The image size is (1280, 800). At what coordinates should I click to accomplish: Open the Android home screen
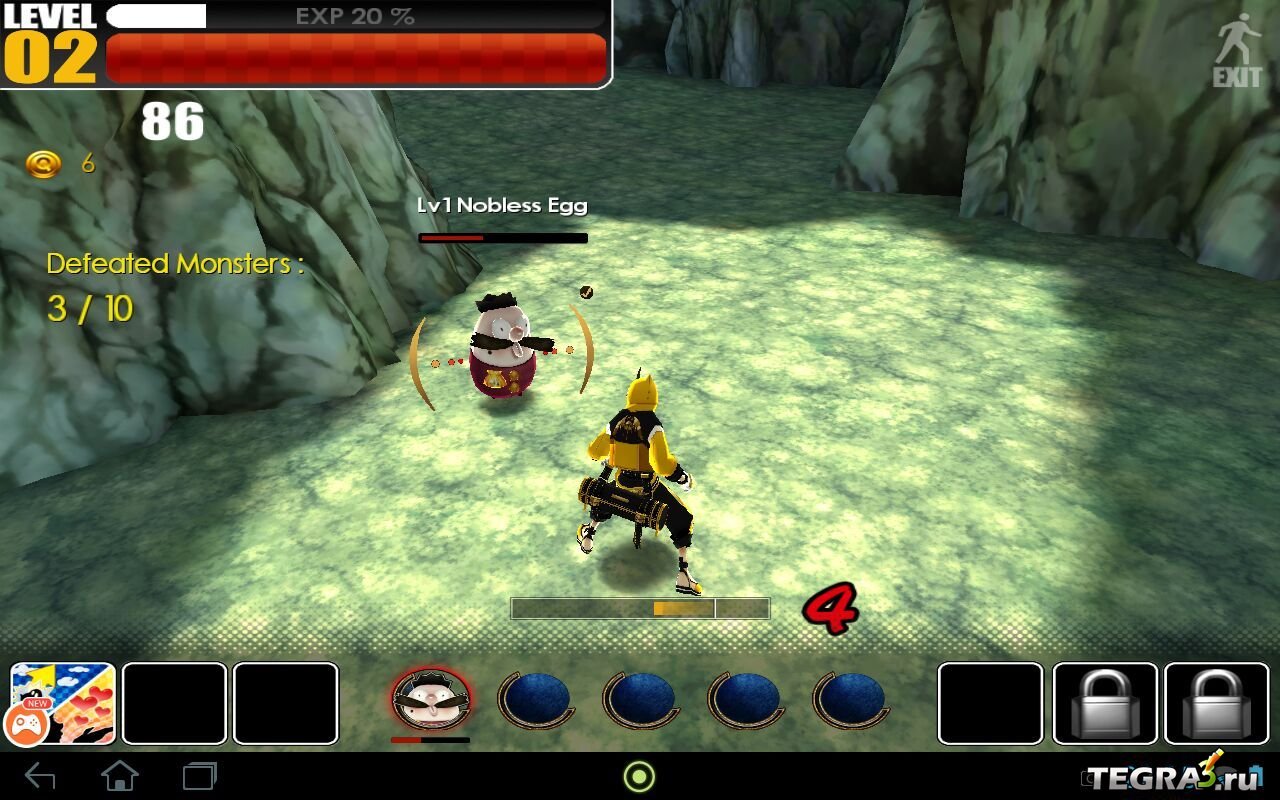(x=120, y=776)
